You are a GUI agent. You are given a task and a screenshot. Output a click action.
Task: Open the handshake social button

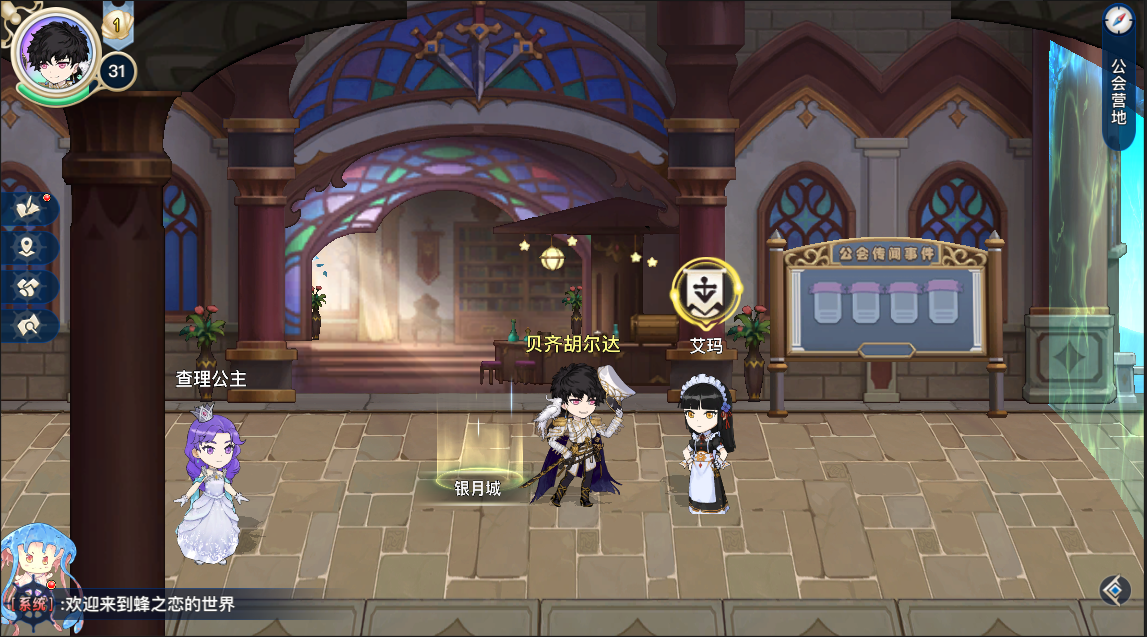coord(30,286)
